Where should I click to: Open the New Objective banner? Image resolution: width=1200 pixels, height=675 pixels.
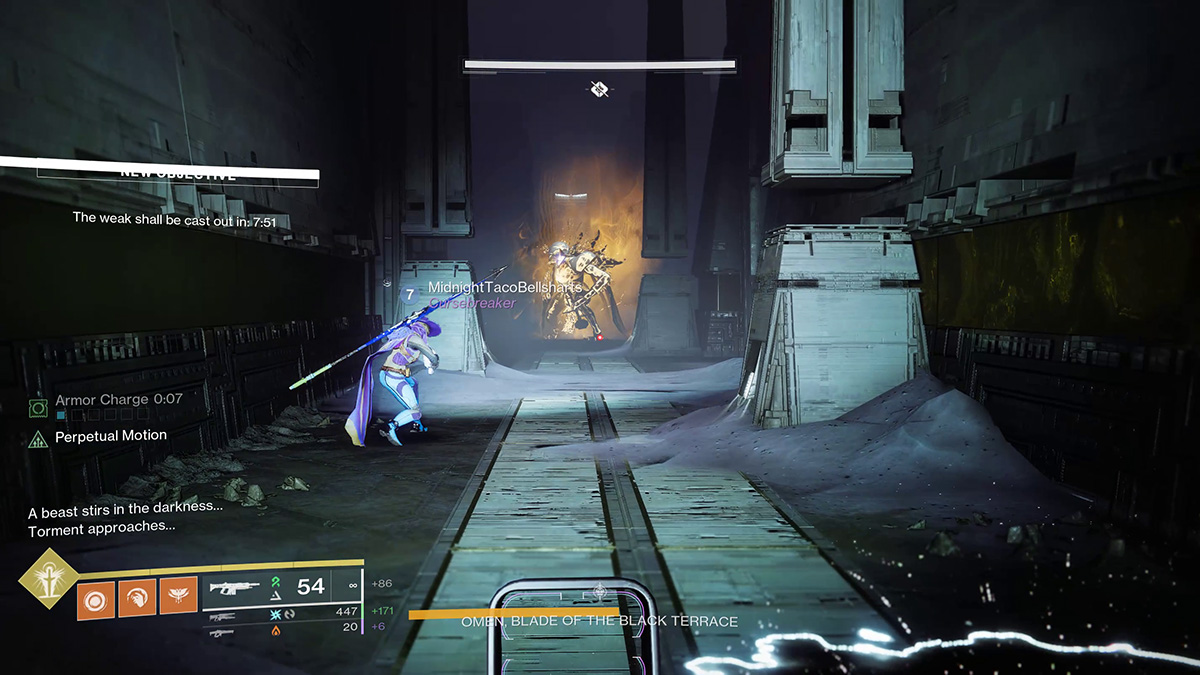coord(178,173)
